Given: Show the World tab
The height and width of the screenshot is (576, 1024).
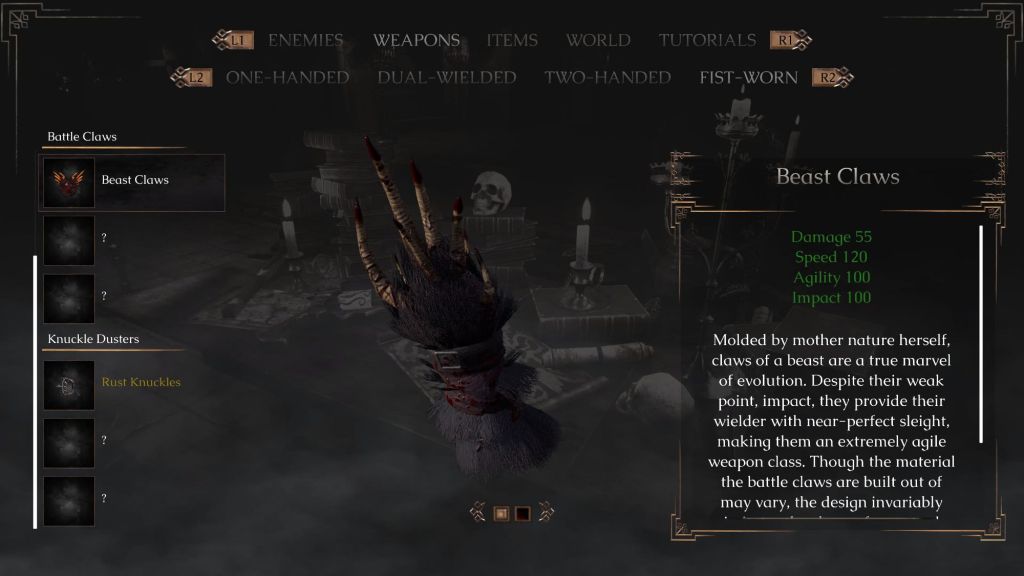Looking at the screenshot, I should point(598,41).
